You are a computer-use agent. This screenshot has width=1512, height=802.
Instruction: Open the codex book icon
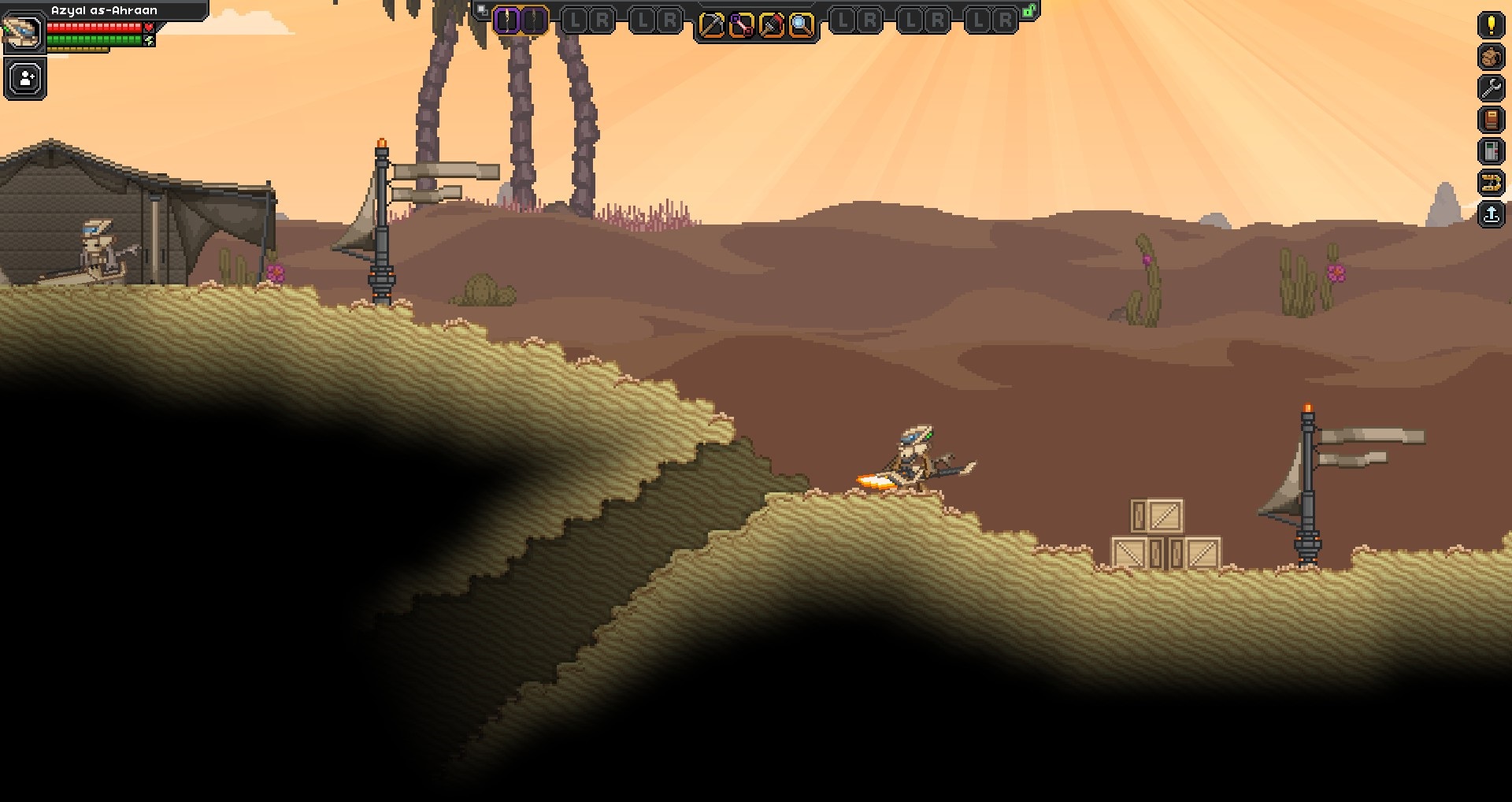1491,120
